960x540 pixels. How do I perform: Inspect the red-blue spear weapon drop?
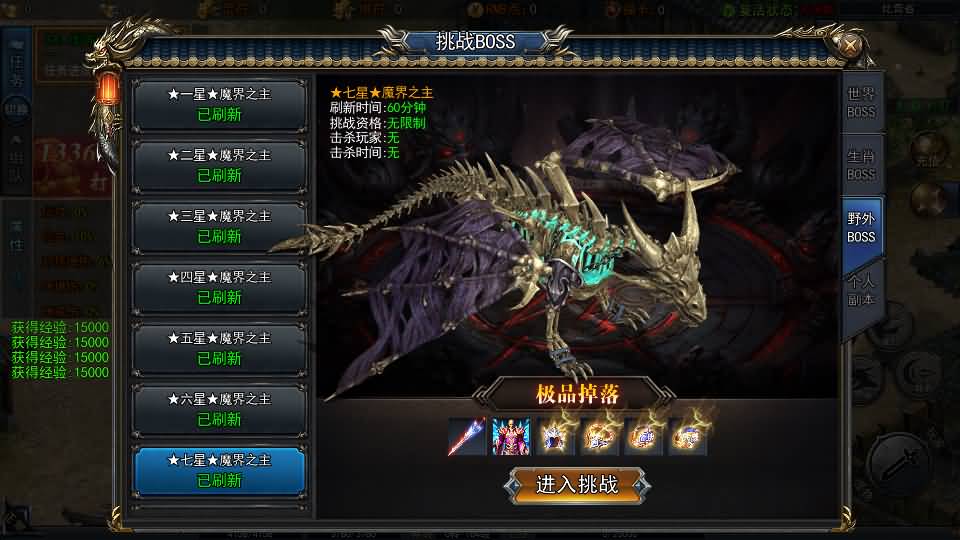pyautogui.click(x=467, y=437)
